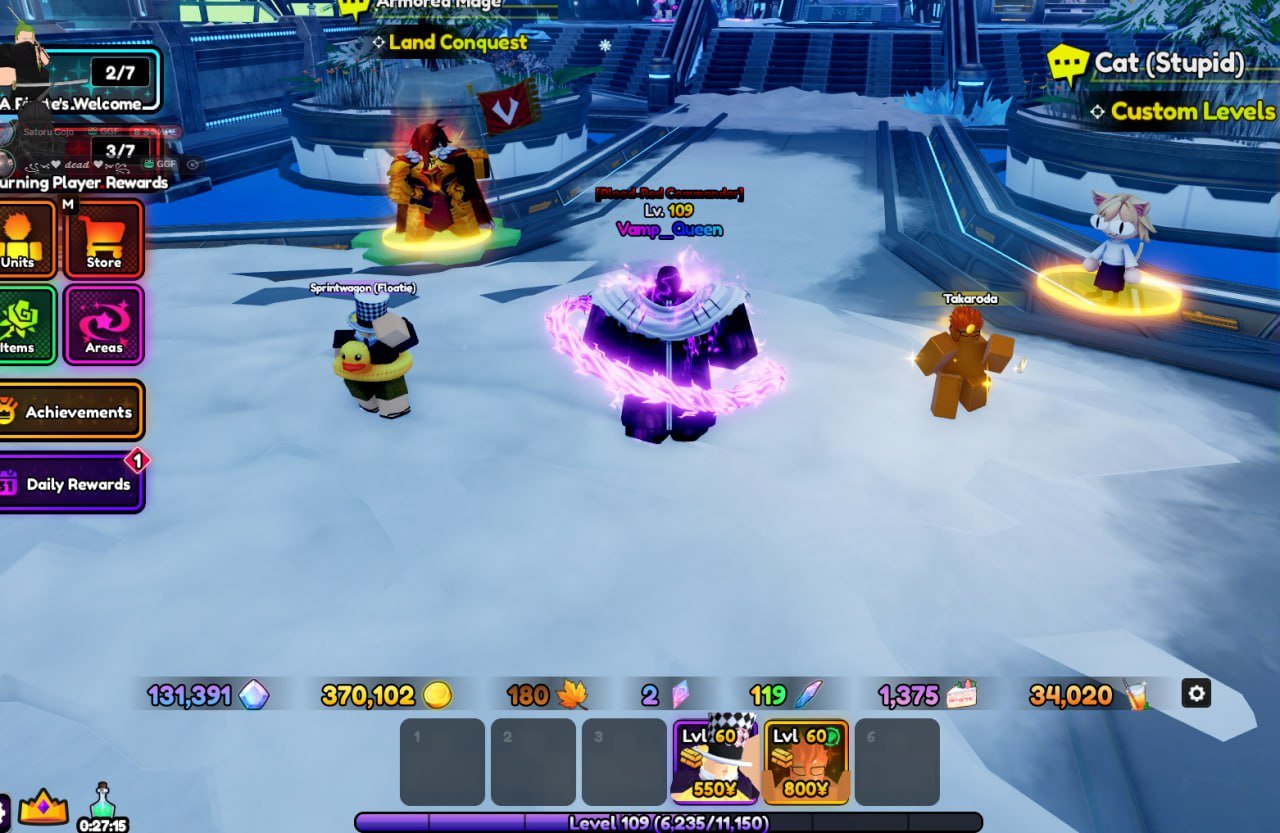Image resolution: width=1280 pixels, height=833 pixels.
Task: Open the Items menu
Action: tap(24, 325)
